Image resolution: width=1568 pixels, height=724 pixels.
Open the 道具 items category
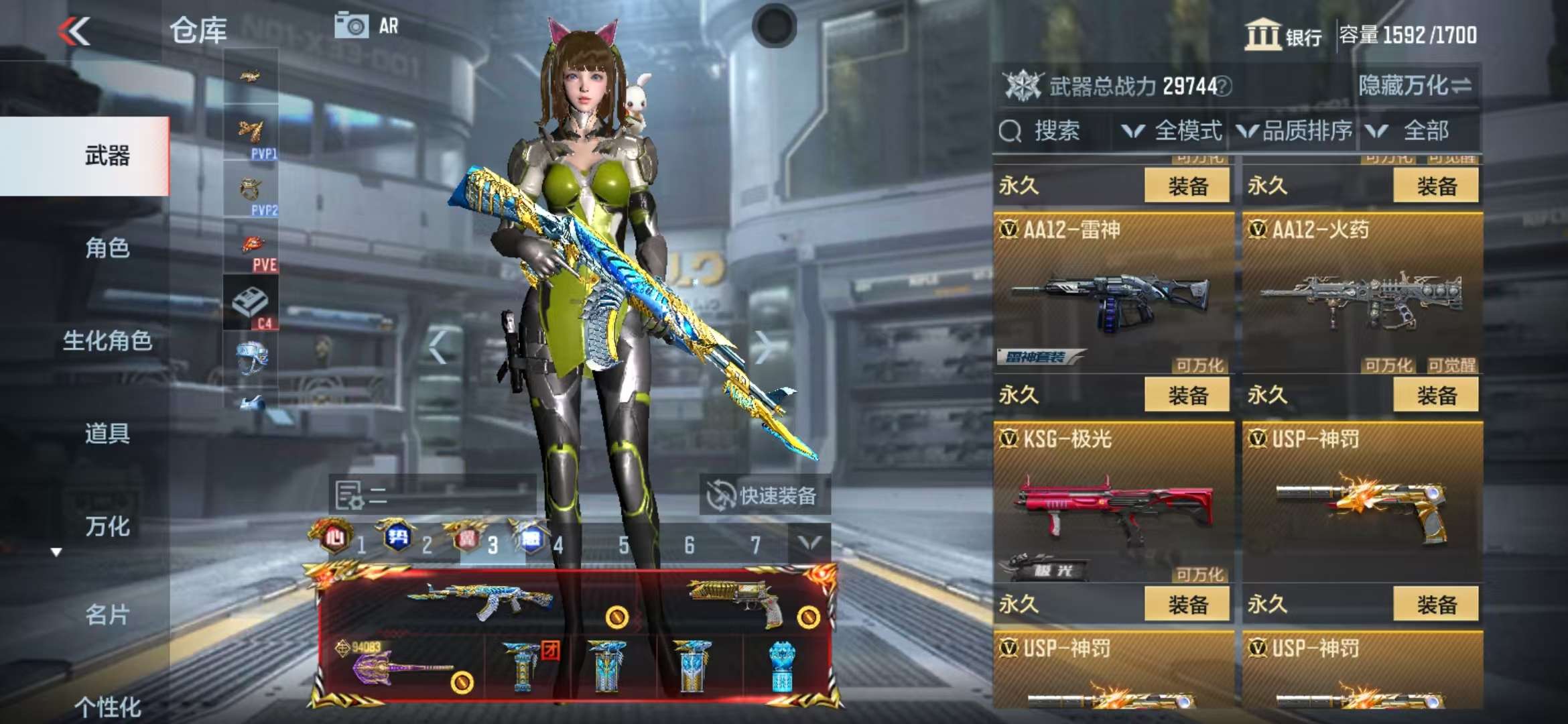[x=107, y=434]
